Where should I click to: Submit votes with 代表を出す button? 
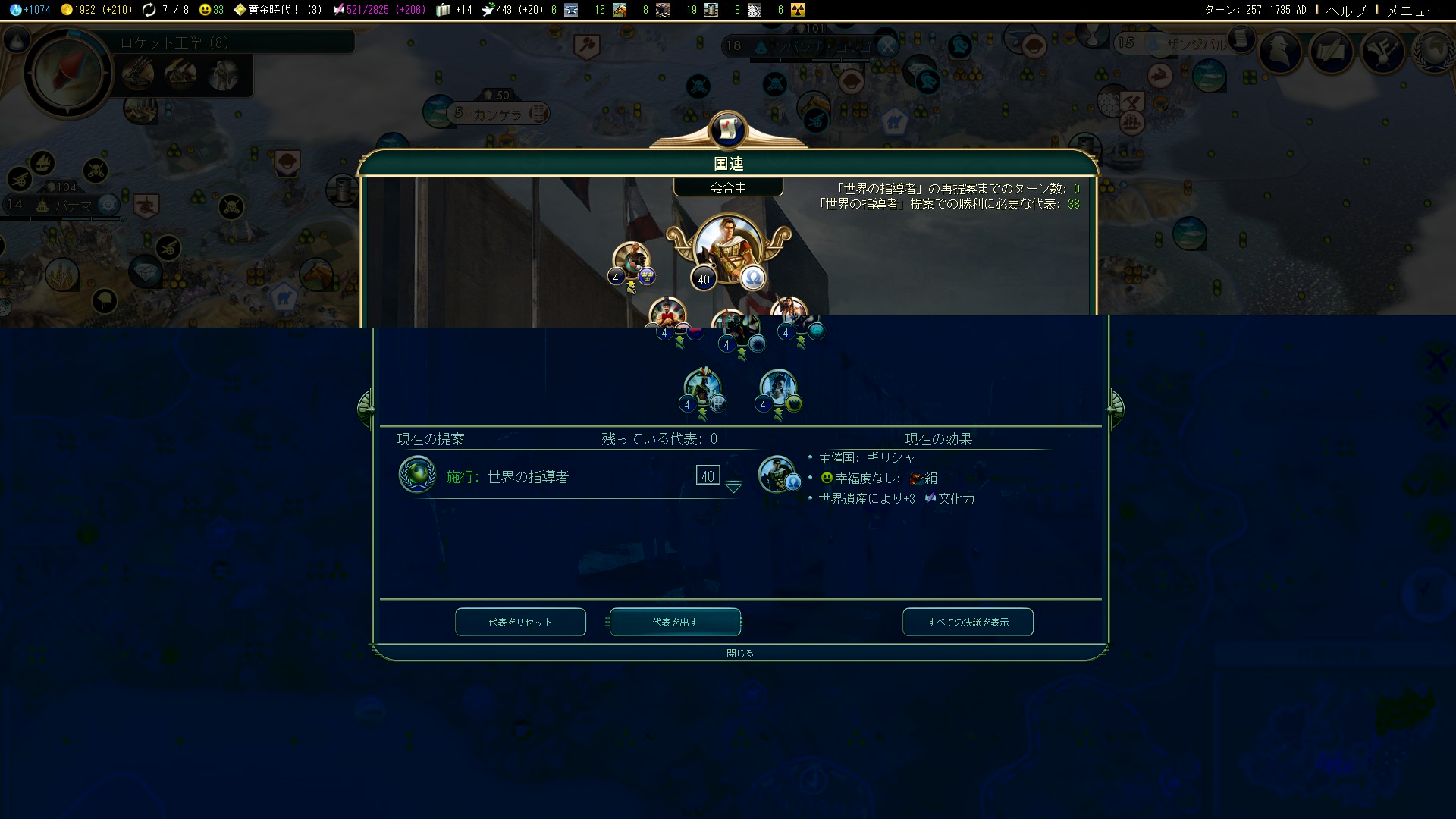pyautogui.click(x=675, y=622)
